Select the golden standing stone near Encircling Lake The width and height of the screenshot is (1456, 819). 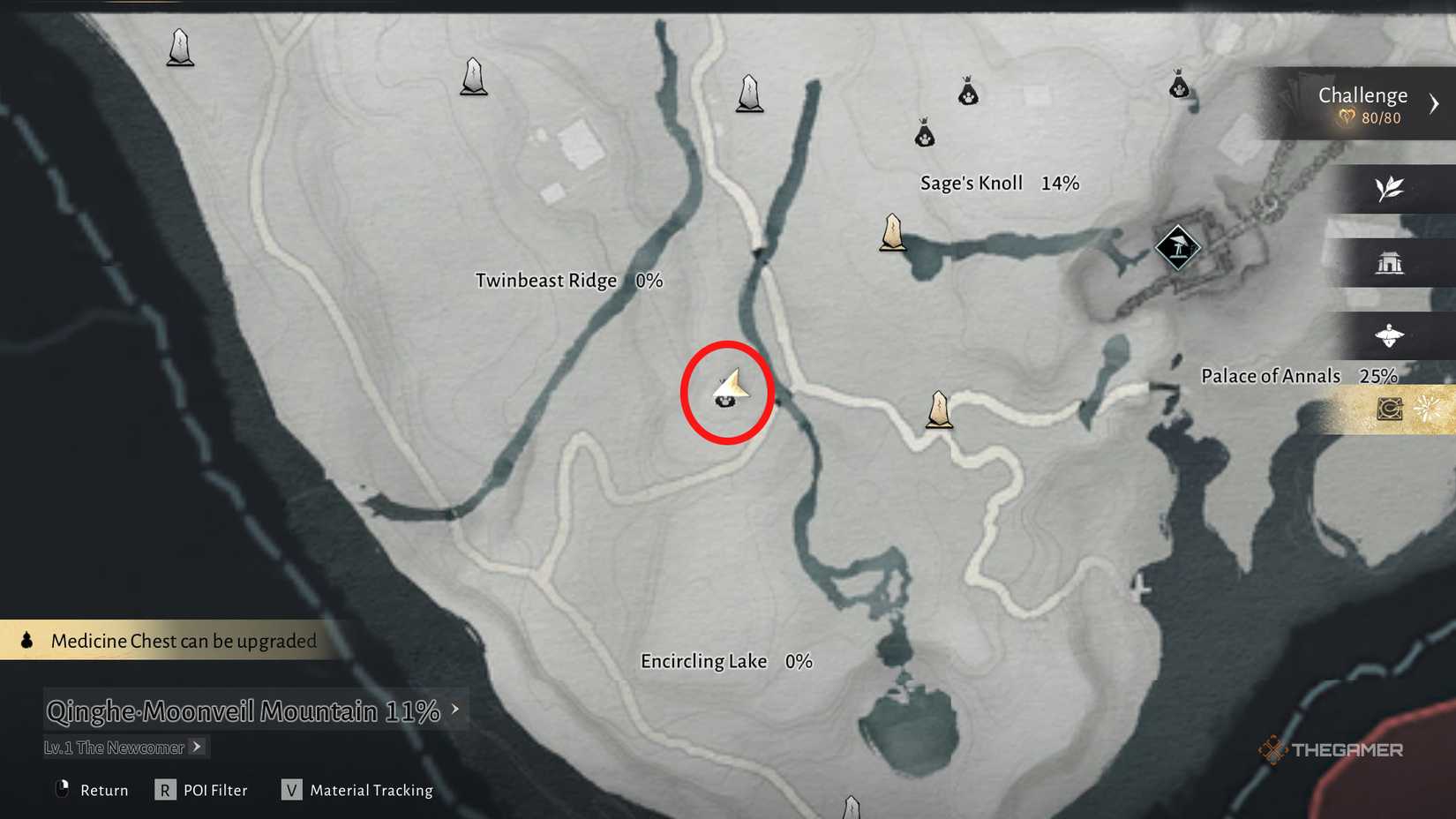(938, 409)
